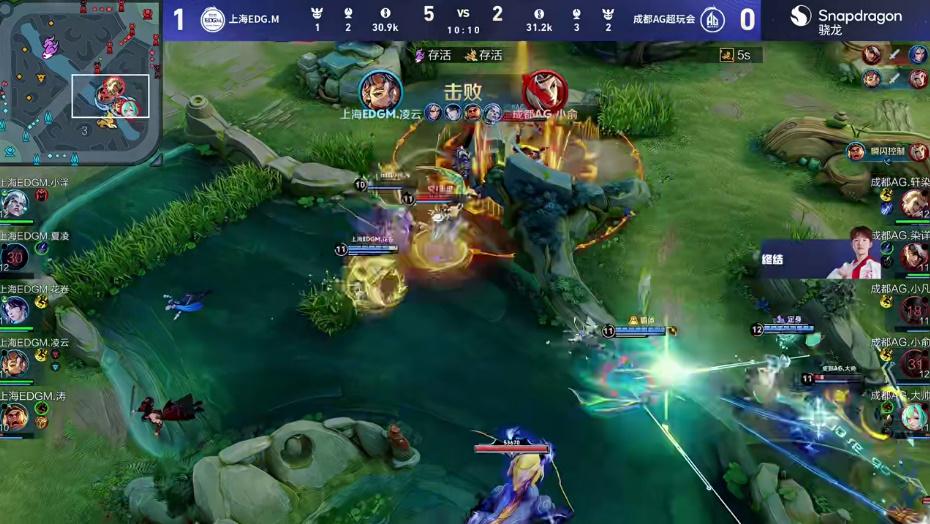The image size is (930, 524).
Task: Select player 成都AG.小凡 portrait
Action: pos(914,310)
